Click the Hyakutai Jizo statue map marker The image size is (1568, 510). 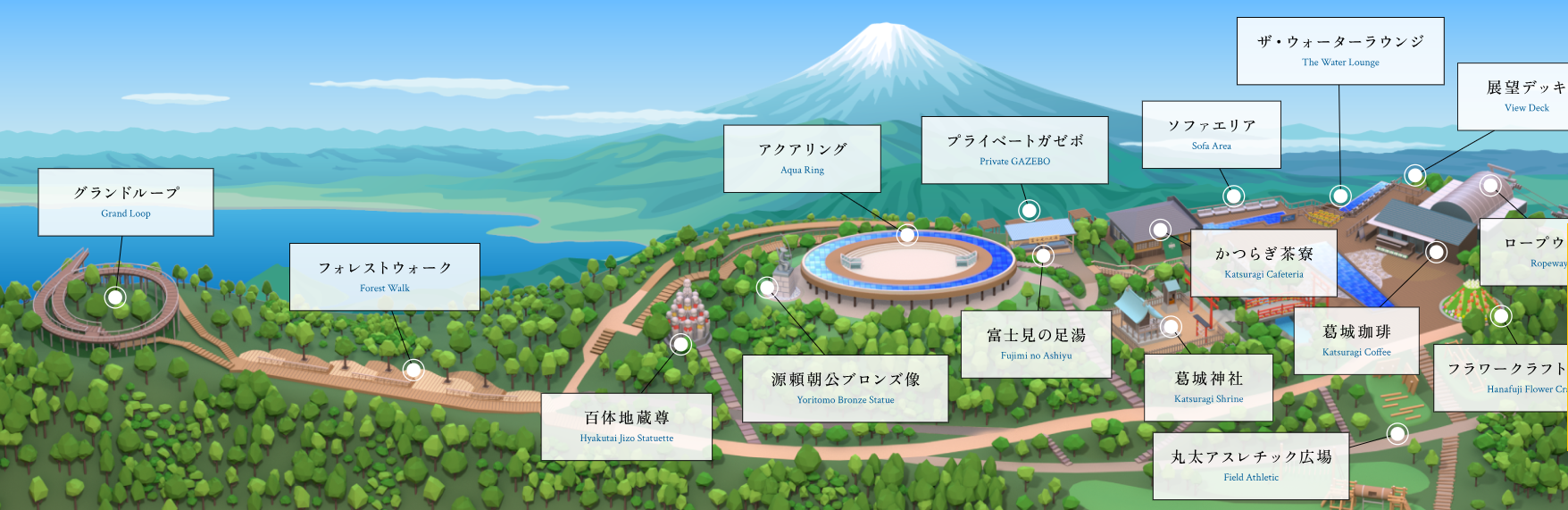(x=681, y=344)
